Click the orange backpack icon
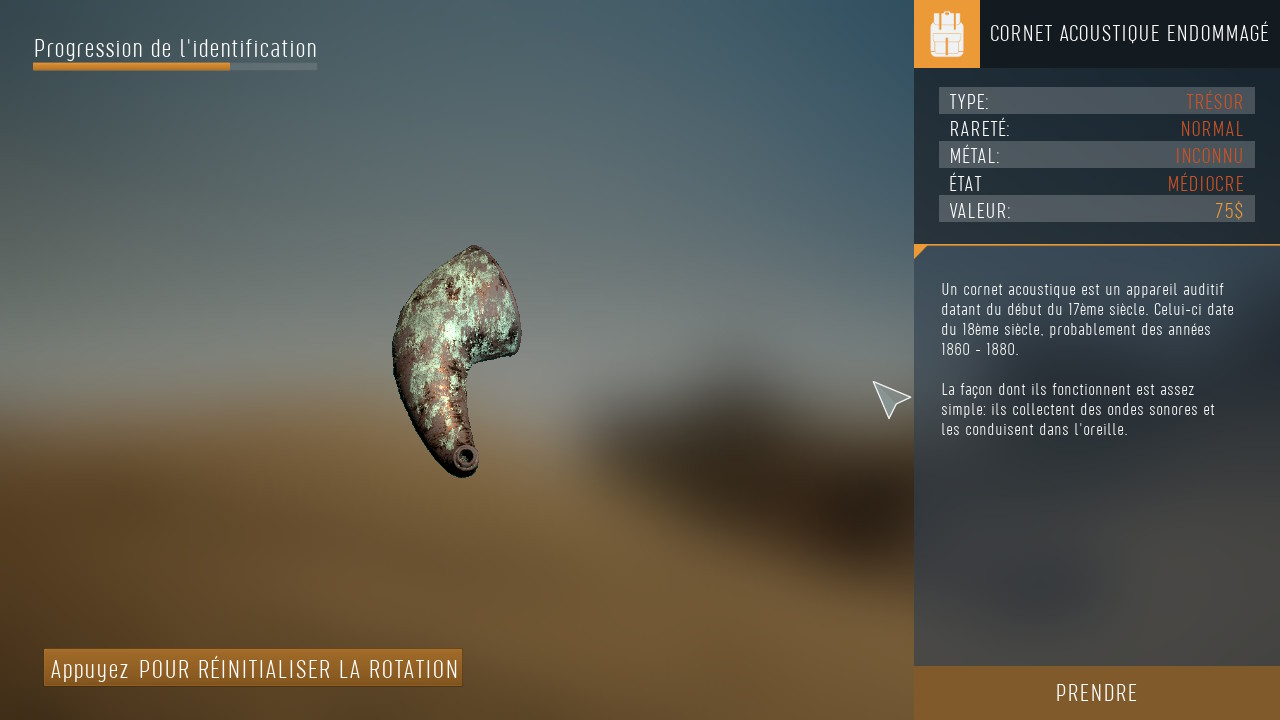 (946, 34)
